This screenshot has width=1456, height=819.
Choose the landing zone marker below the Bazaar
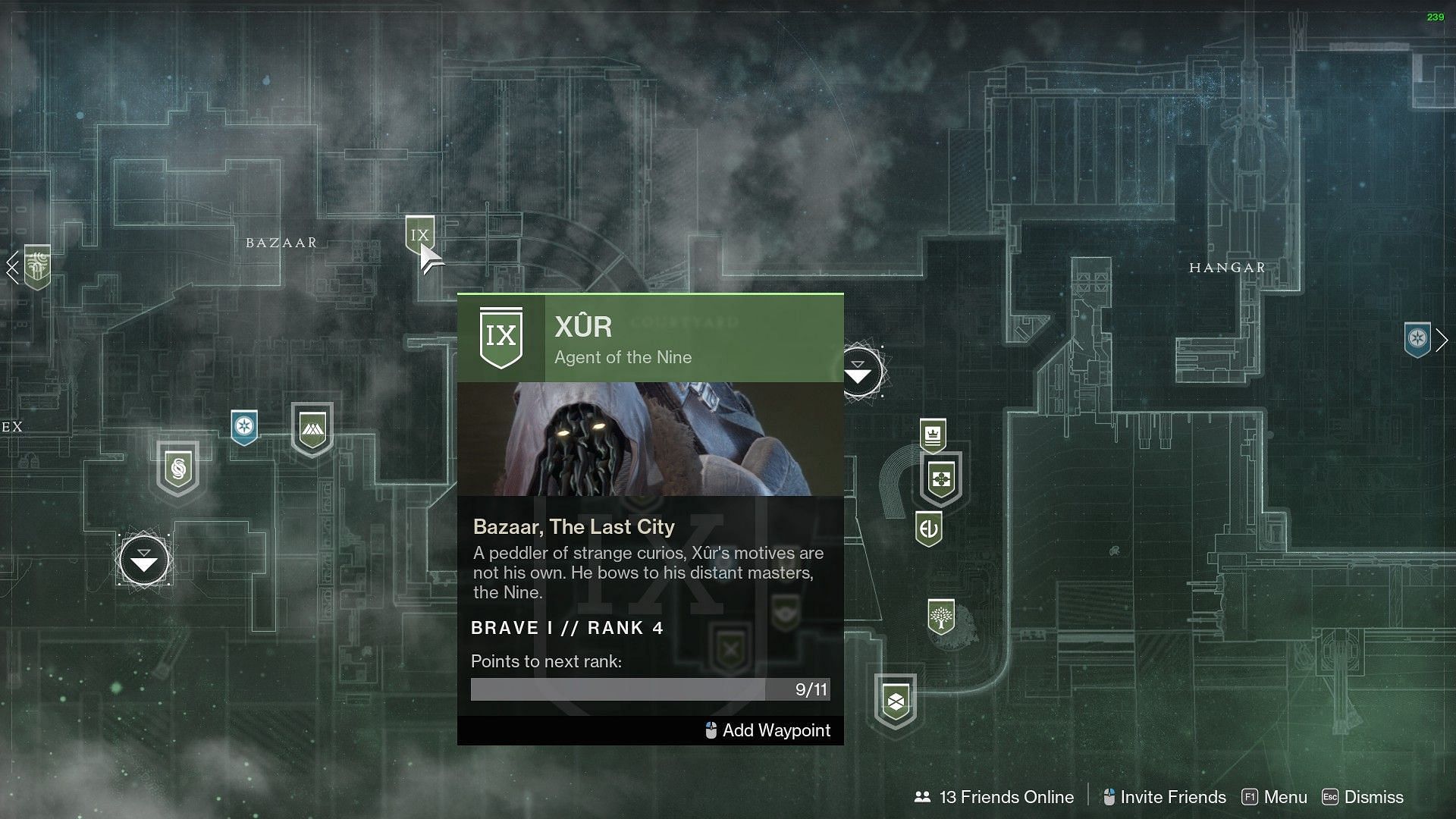click(x=144, y=561)
